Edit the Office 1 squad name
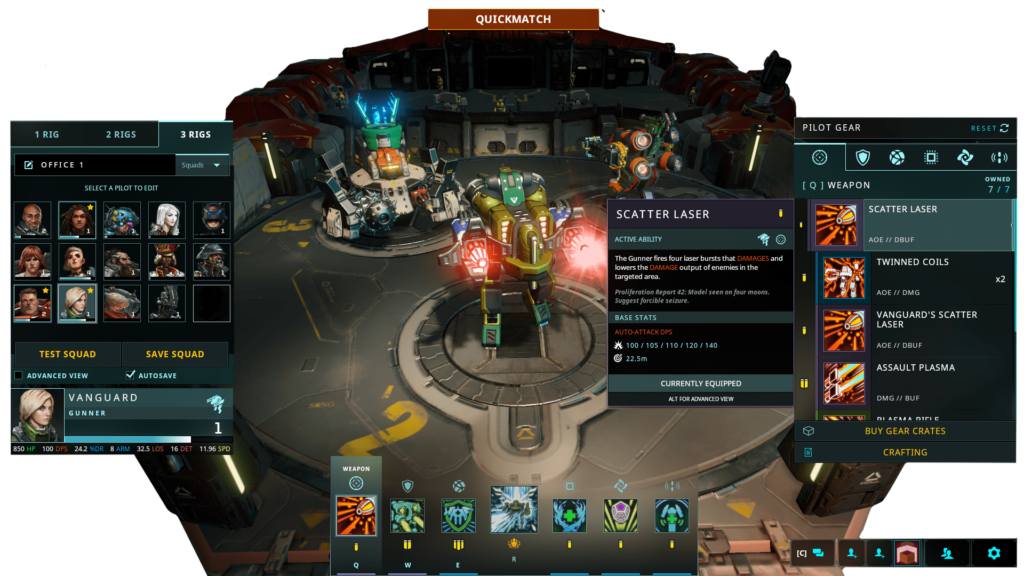Image resolution: width=1024 pixels, height=576 pixels. click(x=28, y=165)
